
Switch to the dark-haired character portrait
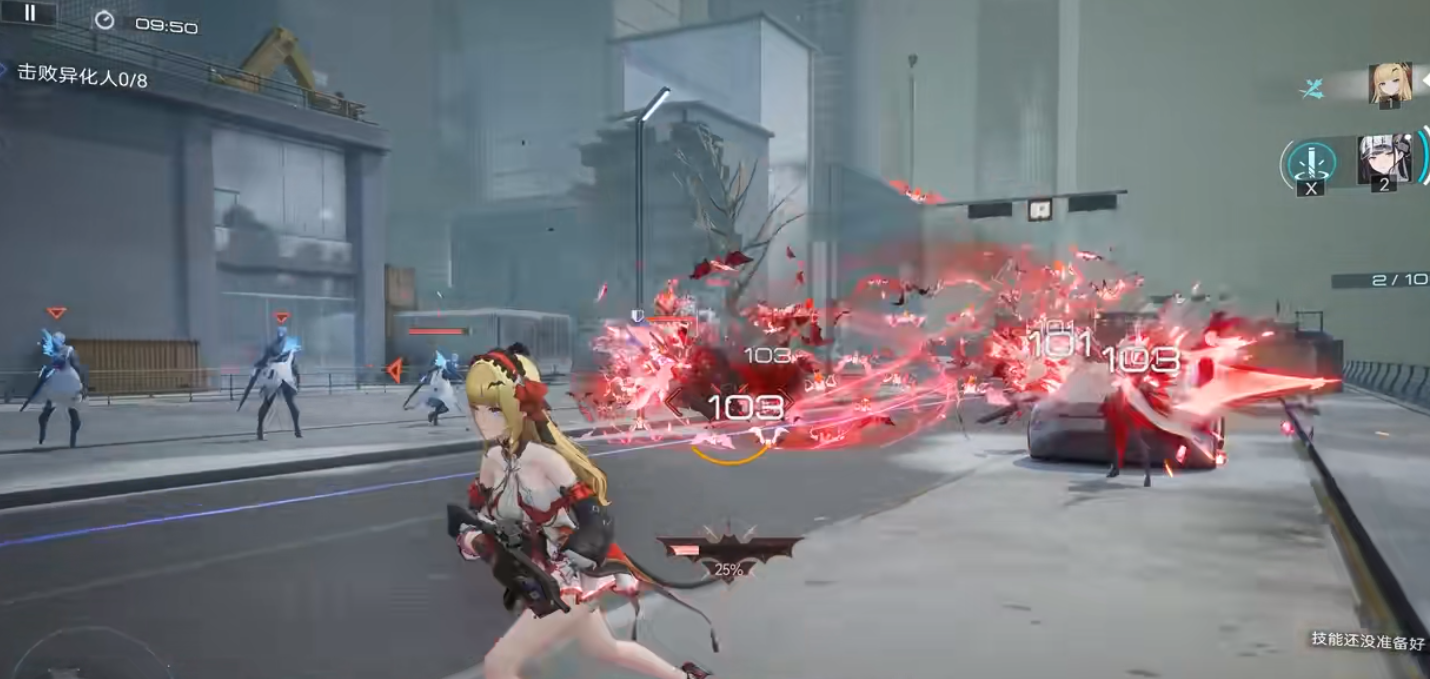[1383, 159]
